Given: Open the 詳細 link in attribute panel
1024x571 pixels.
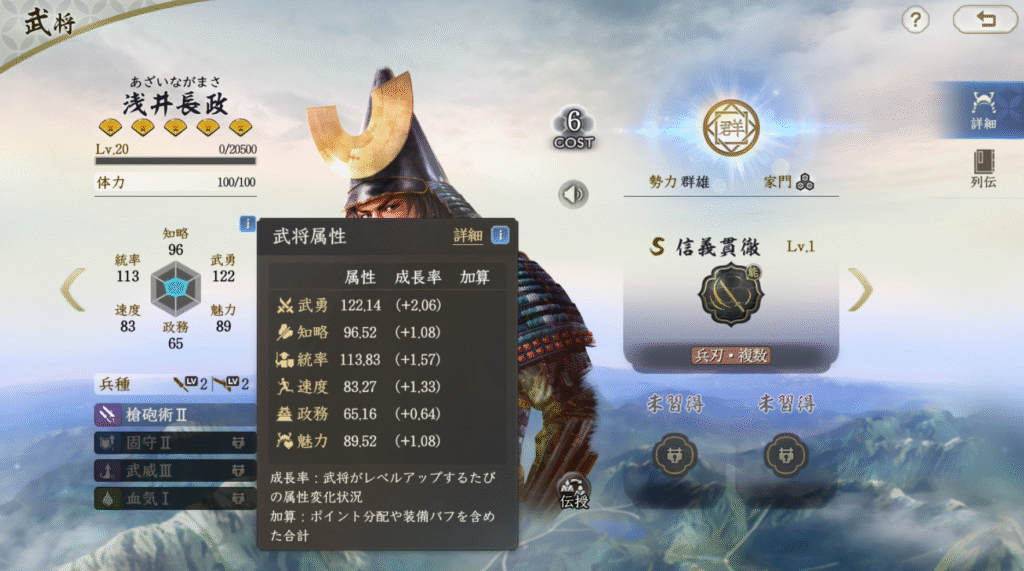Looking at the screenshot, I should pyautogui.click(x=467, y=236).
